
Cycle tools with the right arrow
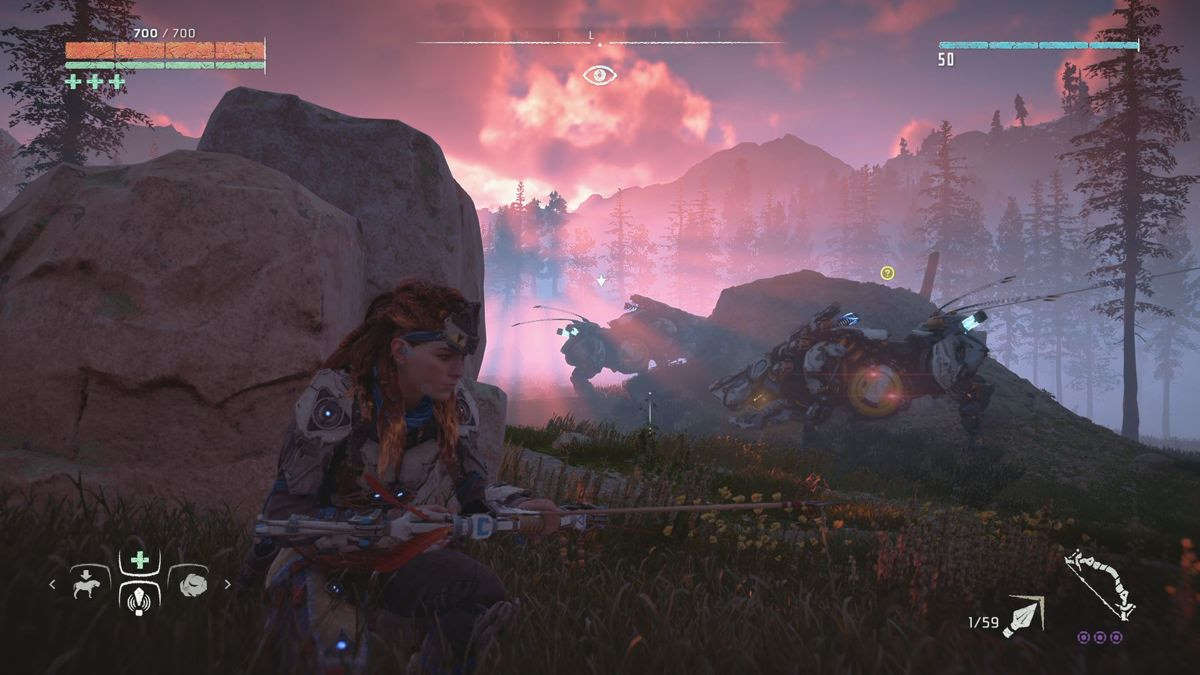pyautogui.click(x=227, y=585)
